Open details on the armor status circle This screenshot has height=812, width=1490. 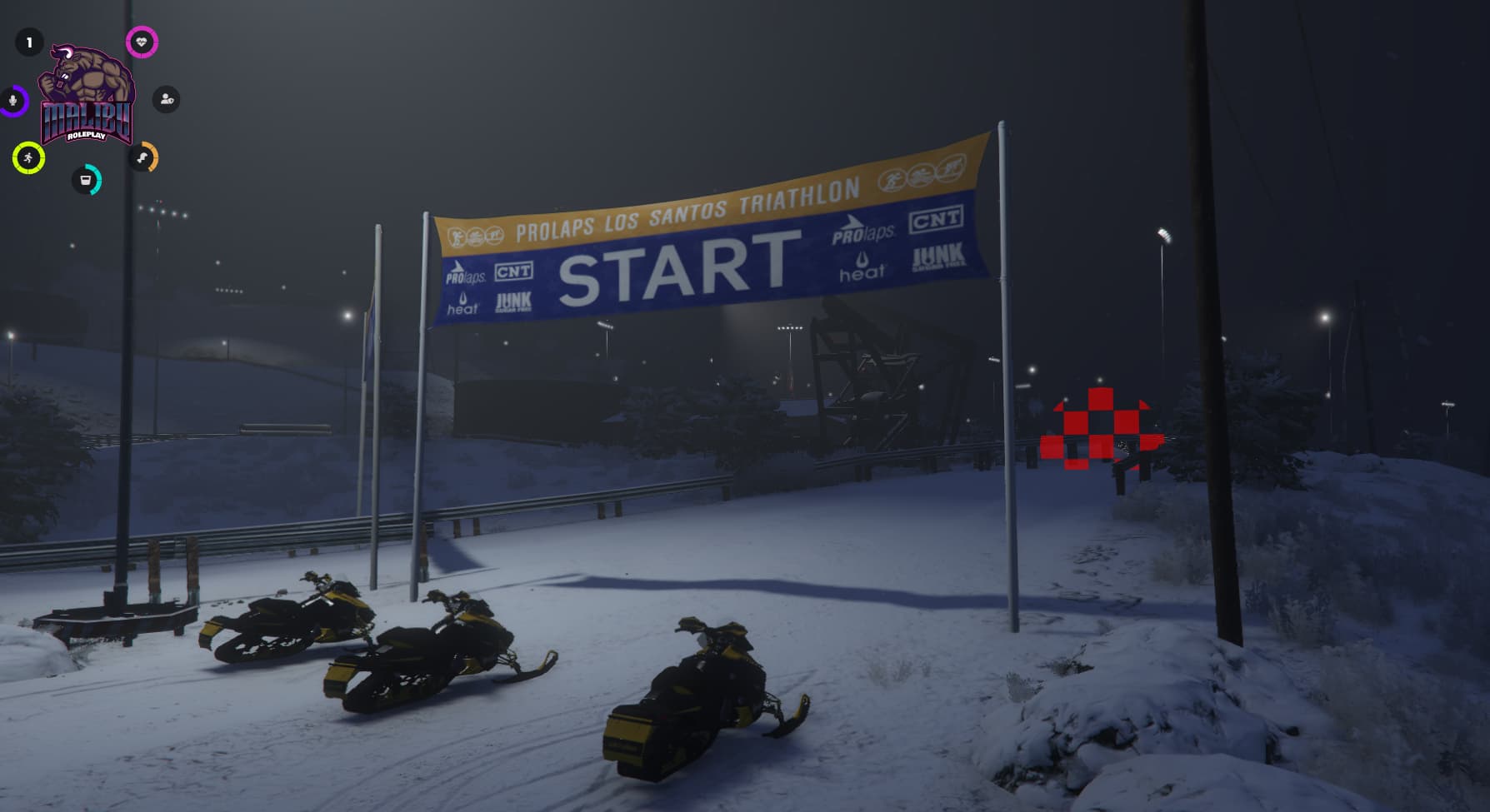point(165,100)
